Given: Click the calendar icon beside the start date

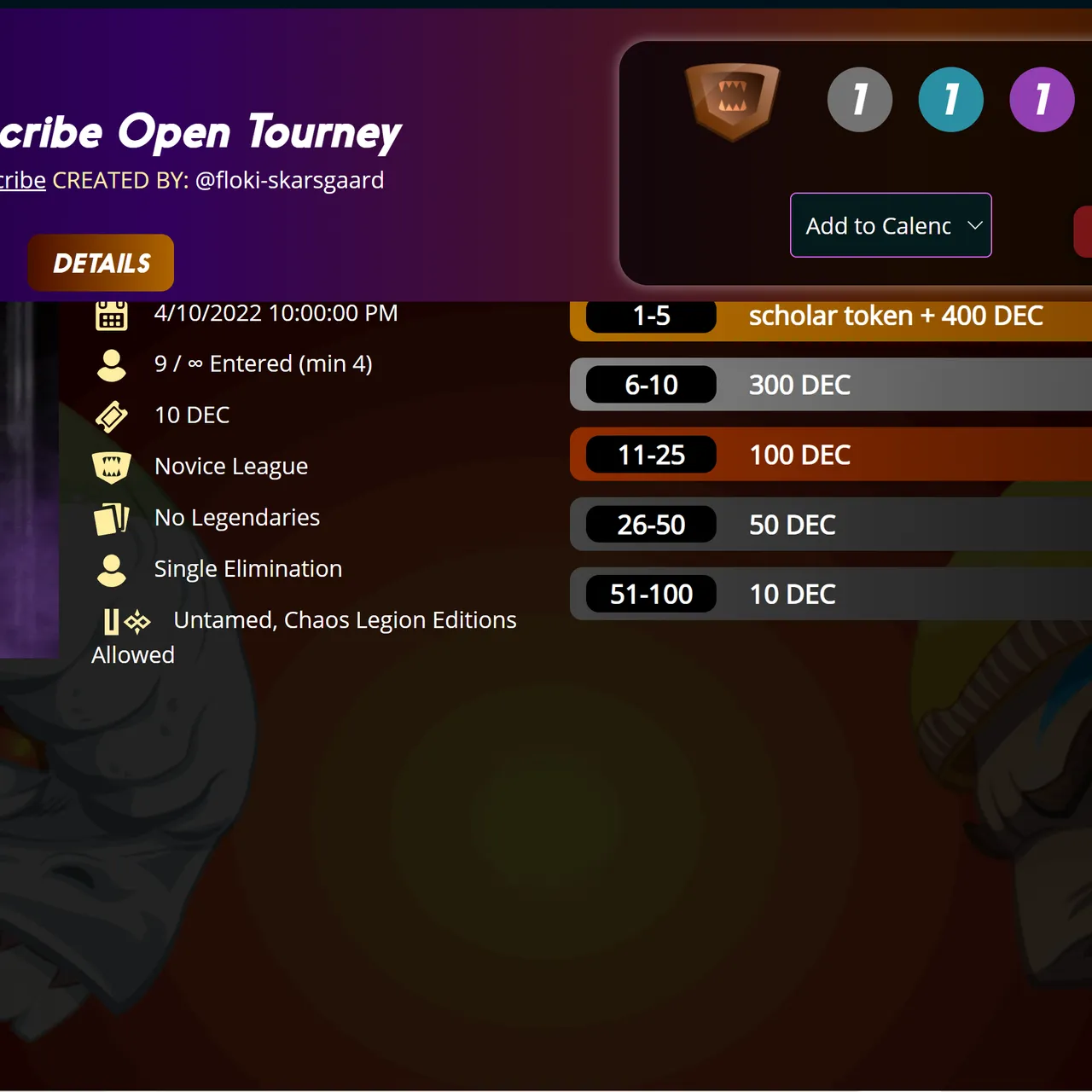Looking at the screenshot, I should pyautogui.click(x=112, y=313).
